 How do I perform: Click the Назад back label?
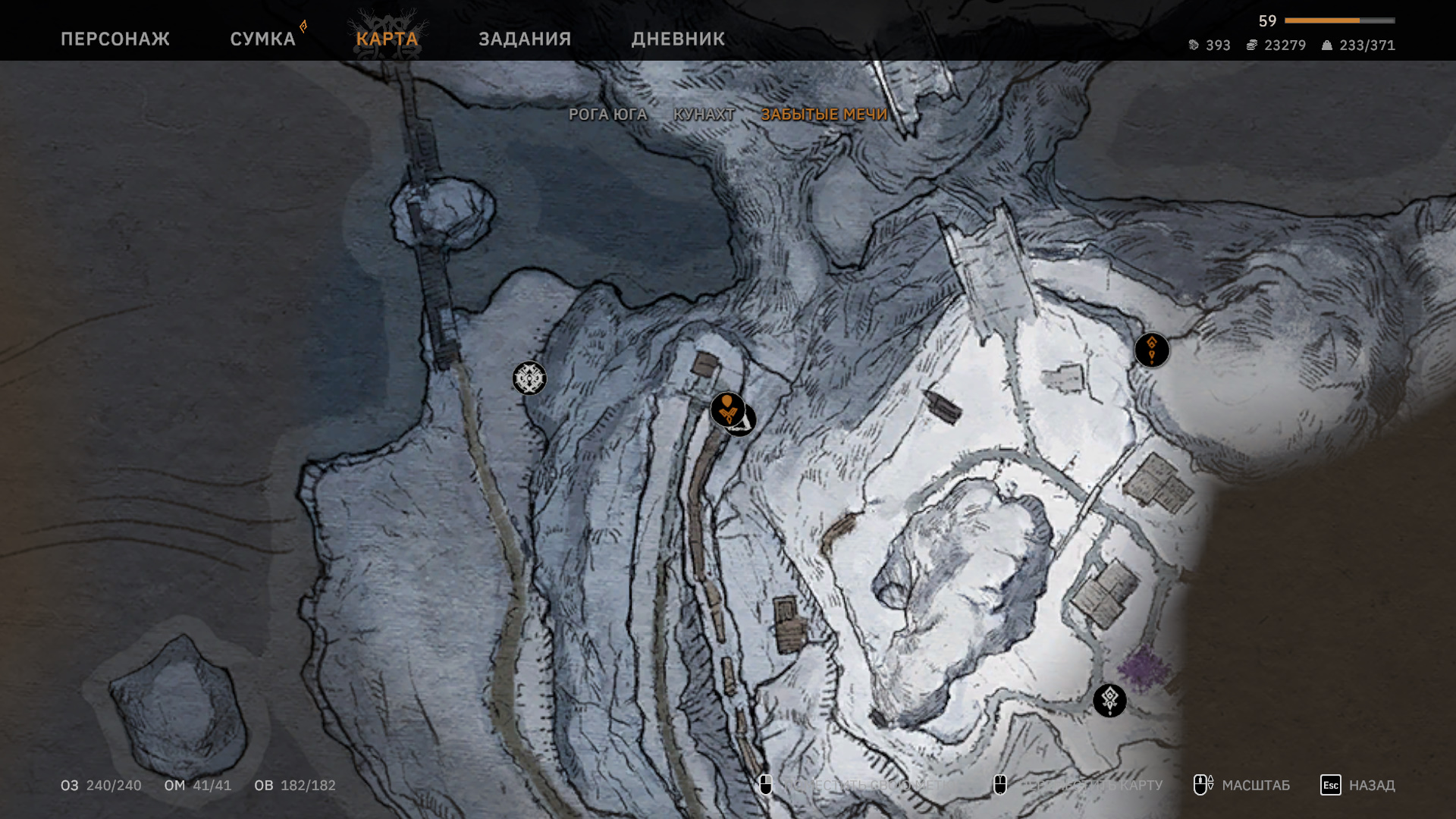[1371, 785]
